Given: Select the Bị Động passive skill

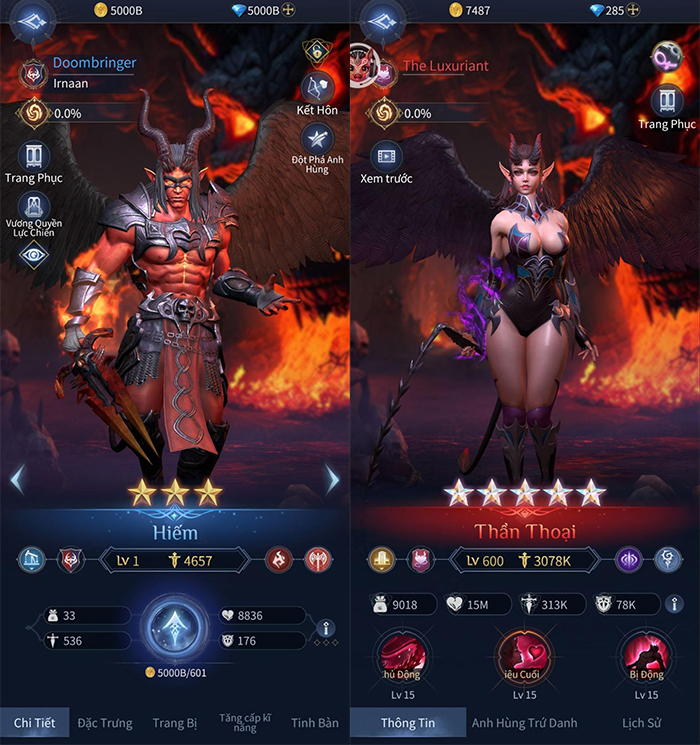Looking at the screenshot, I should 645,657.
